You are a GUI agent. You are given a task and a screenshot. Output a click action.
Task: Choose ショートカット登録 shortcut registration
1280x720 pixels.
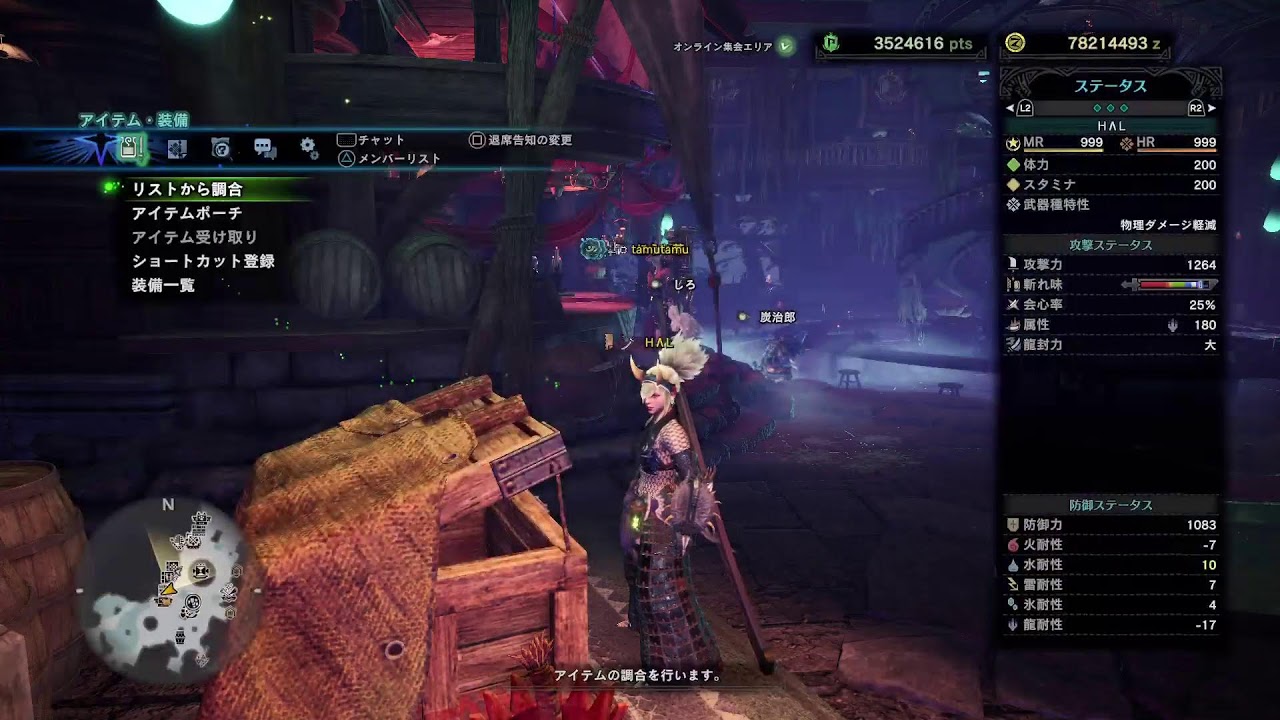tap(203, 261)
